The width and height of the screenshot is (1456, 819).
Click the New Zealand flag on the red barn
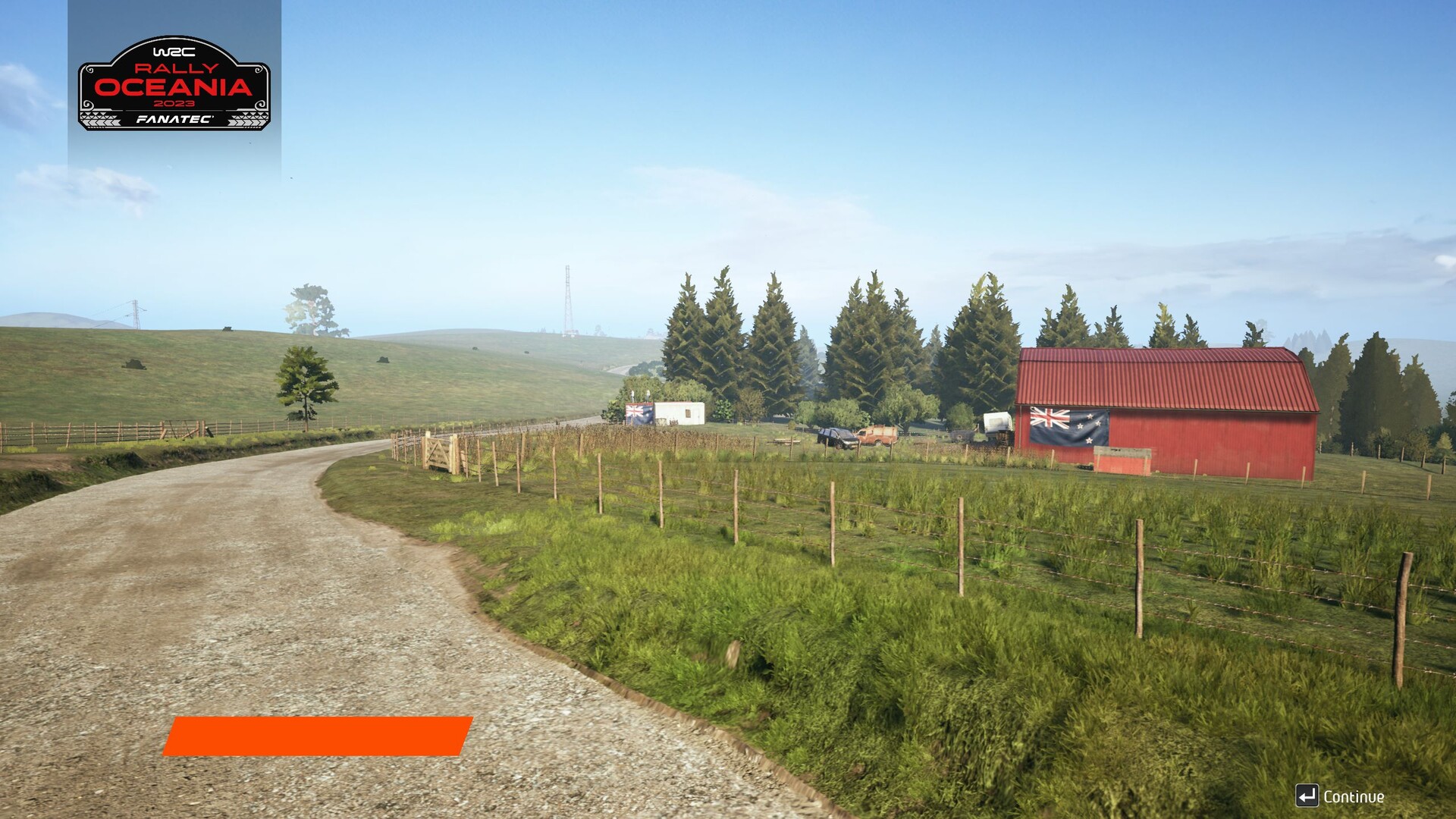[x=1069, y=426]
